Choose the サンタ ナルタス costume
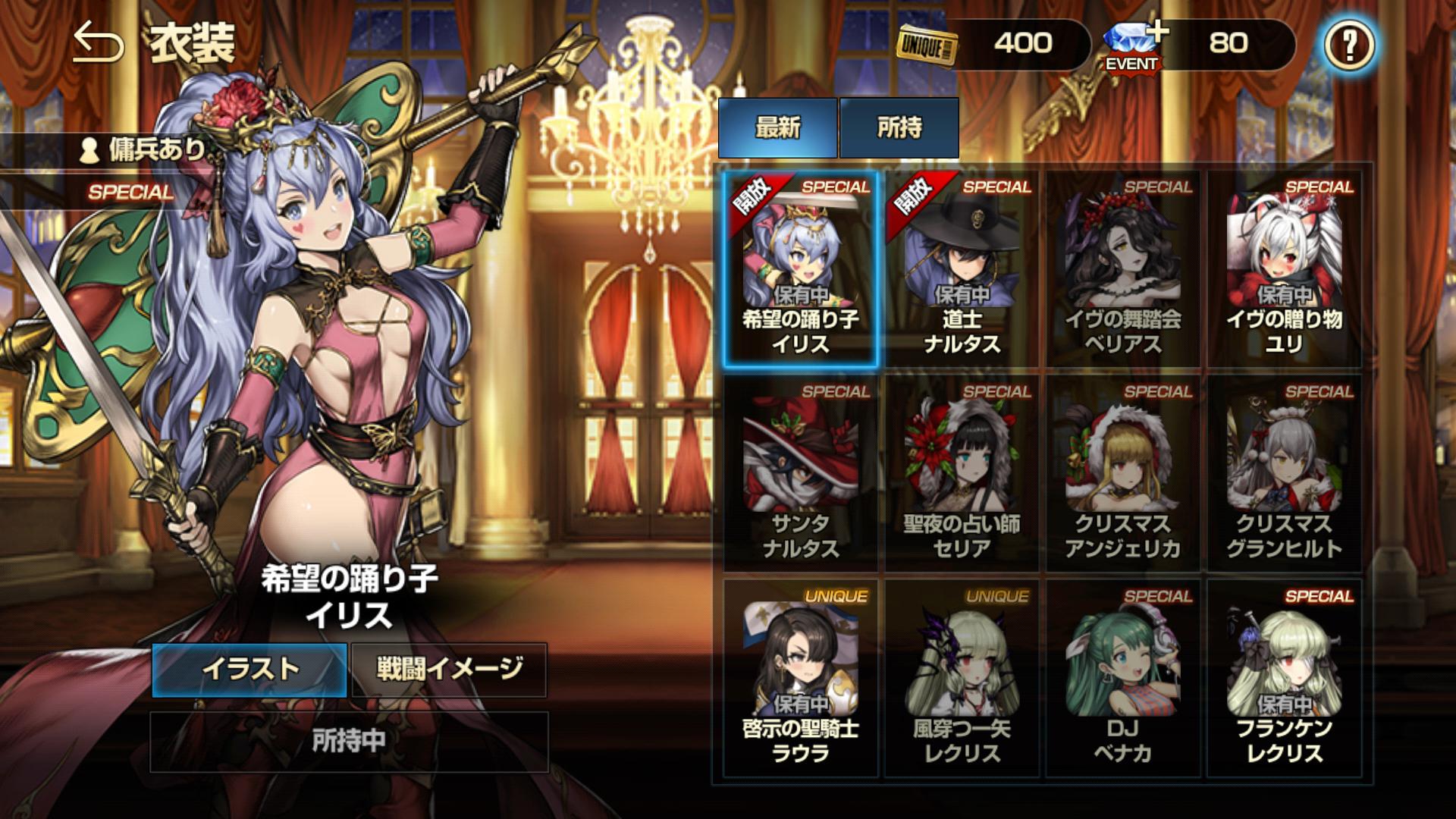The width and height of the screenshot is (1456, 819). pyautogui.click(x=800, y=474)
